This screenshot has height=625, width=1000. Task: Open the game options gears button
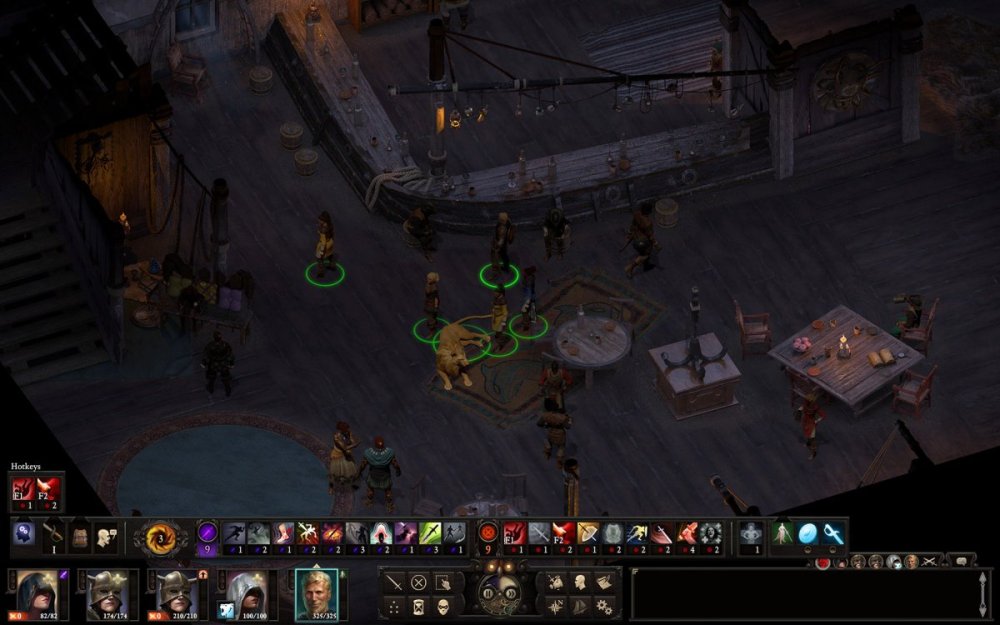[604, 607]
